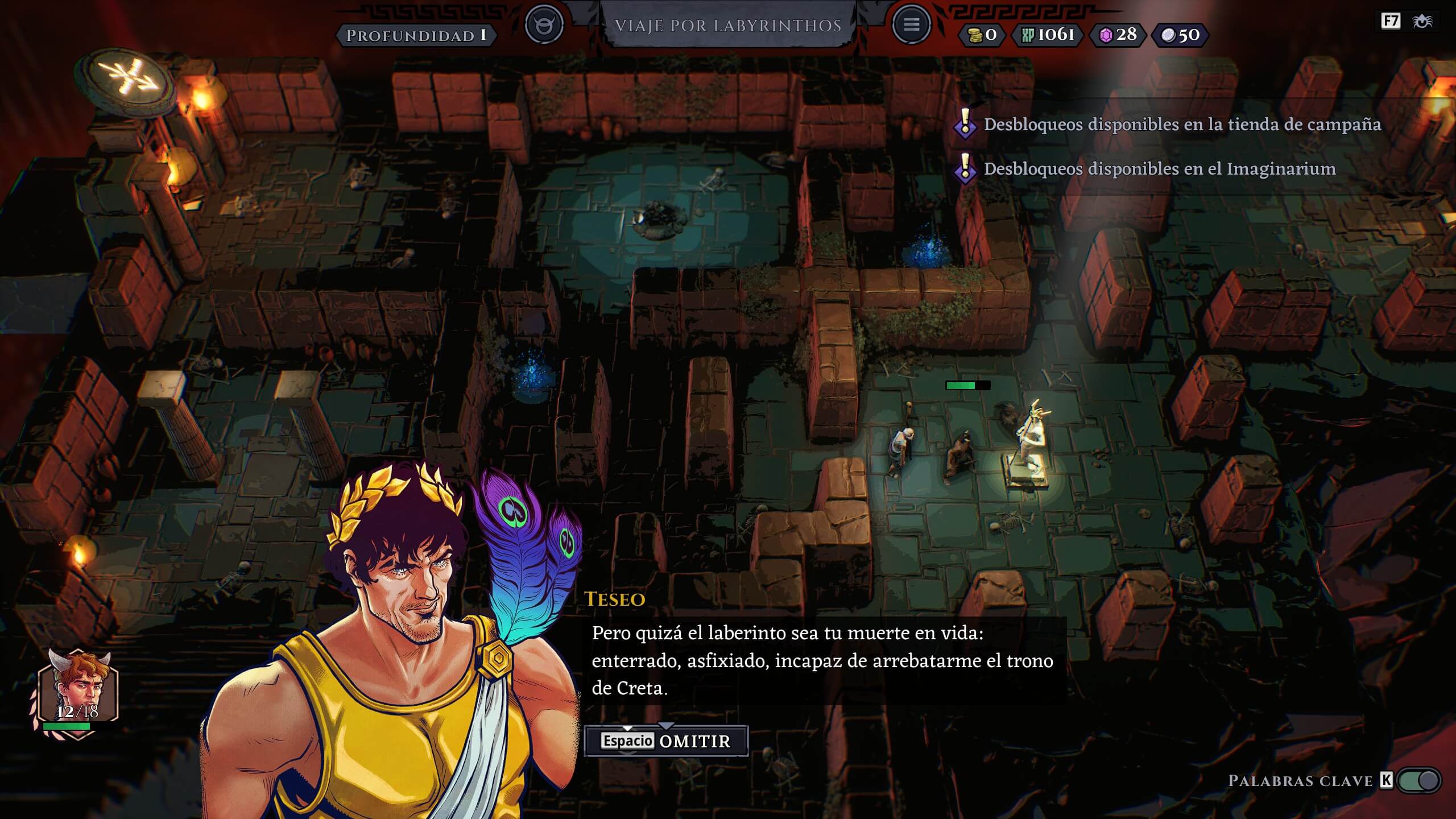Open Imaginarium unlocks notification

point(1159,169)
